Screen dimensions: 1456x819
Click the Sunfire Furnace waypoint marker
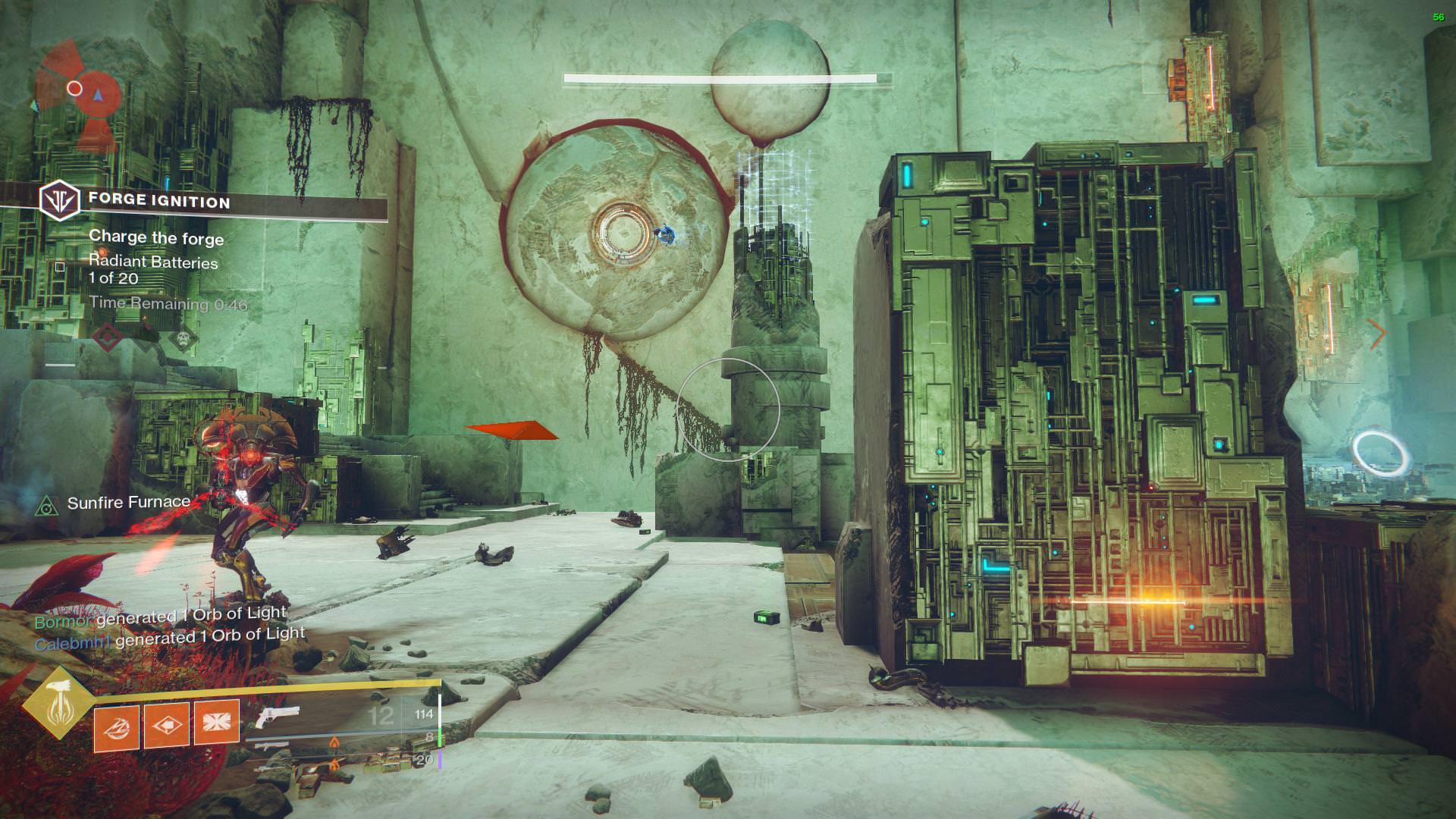48,504
